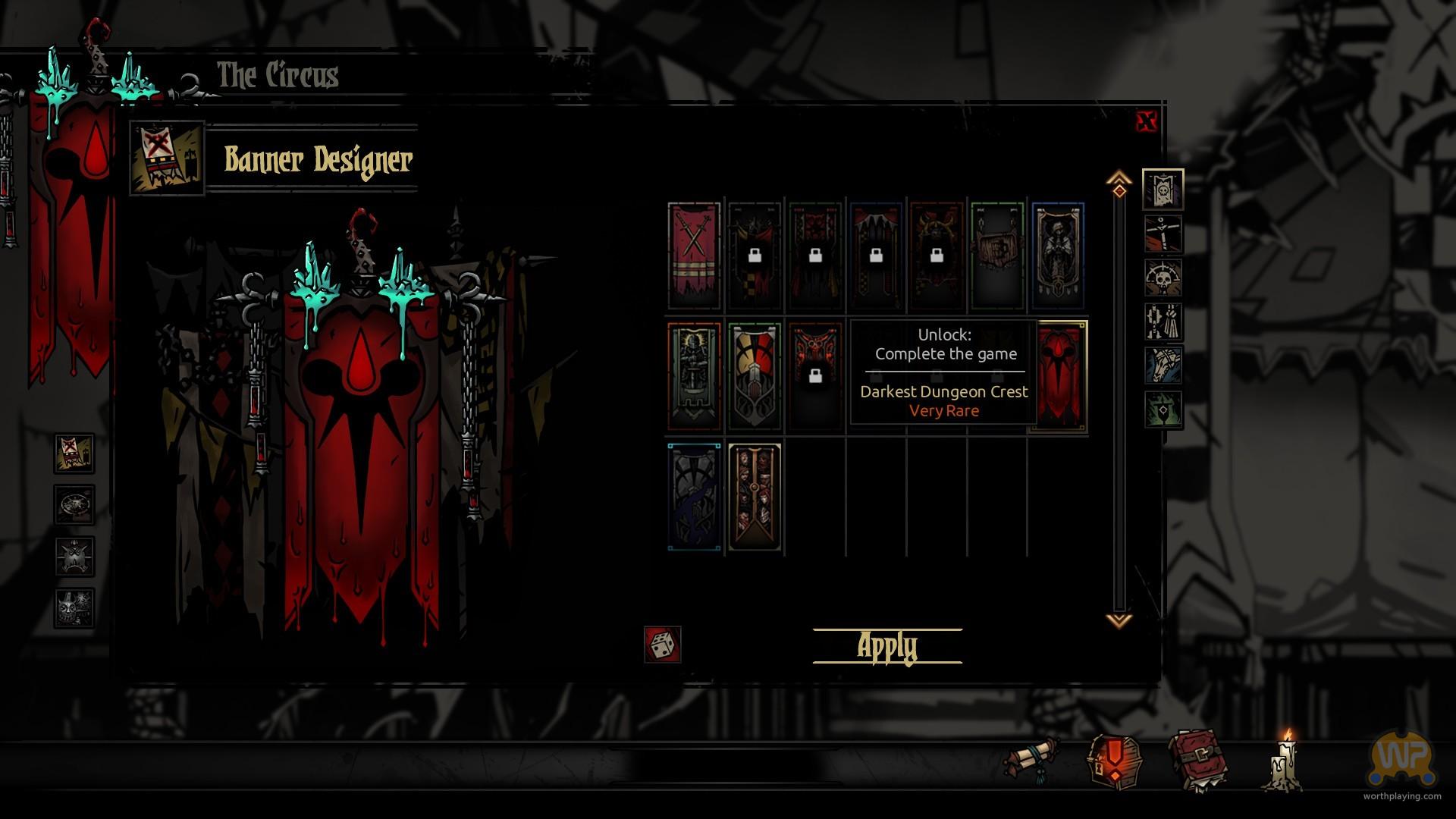Pick the armored knight banner
Viewport: 1456px width, 819px height.
point(694,375)
